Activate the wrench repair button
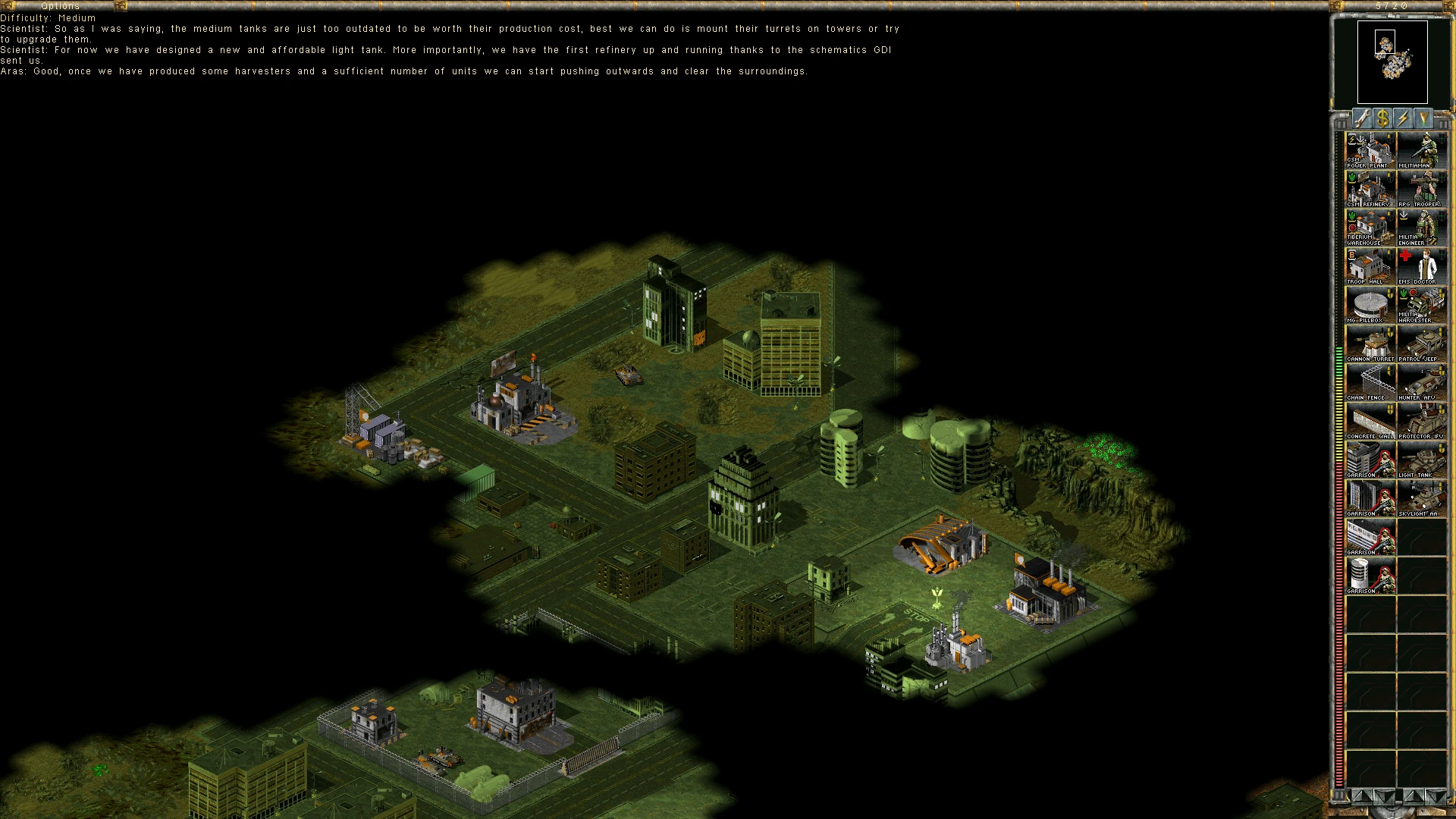 click(1363, 118)
